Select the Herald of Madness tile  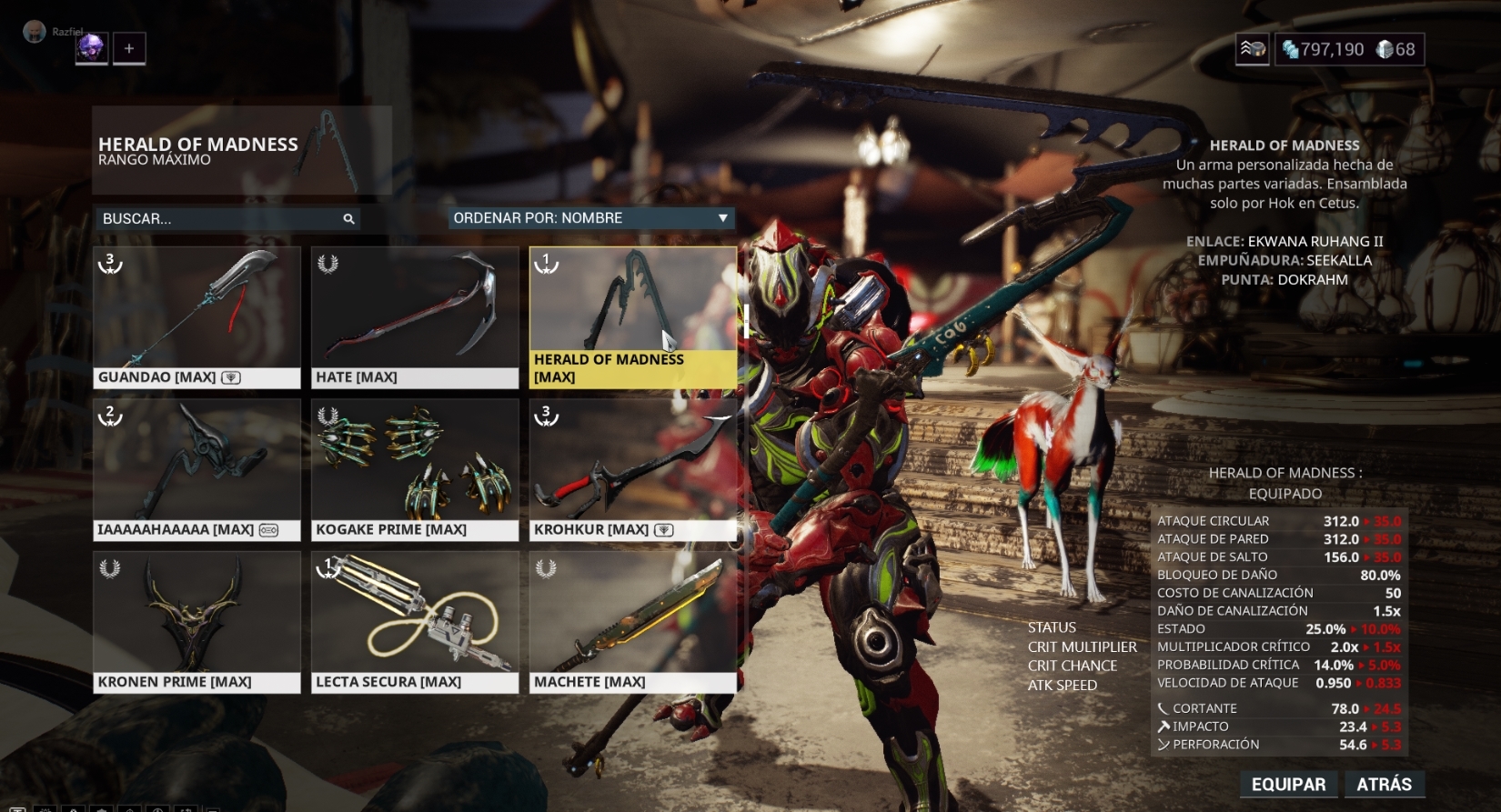tap(632, 316)
